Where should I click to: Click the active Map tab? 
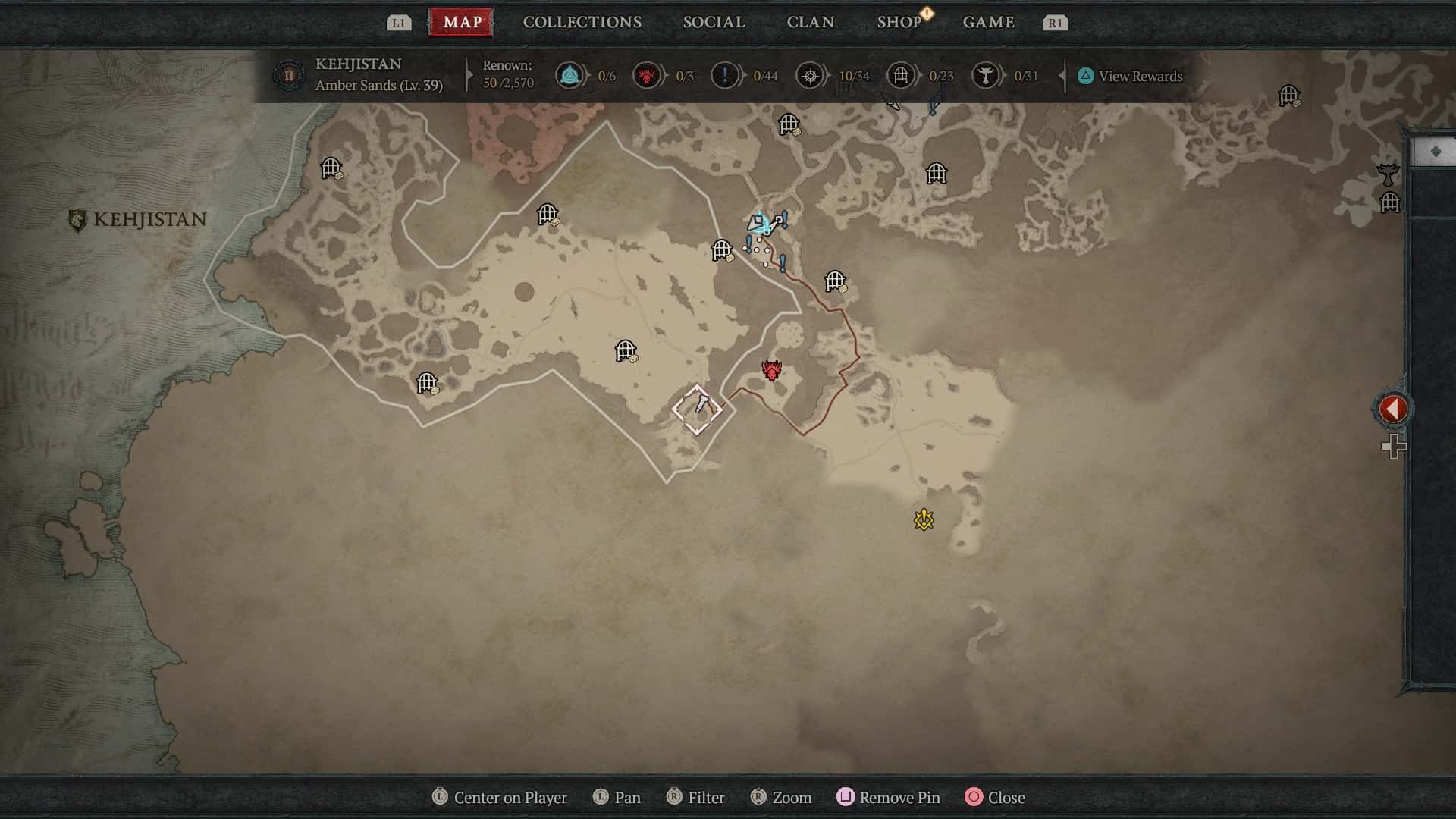click(462, 22)
